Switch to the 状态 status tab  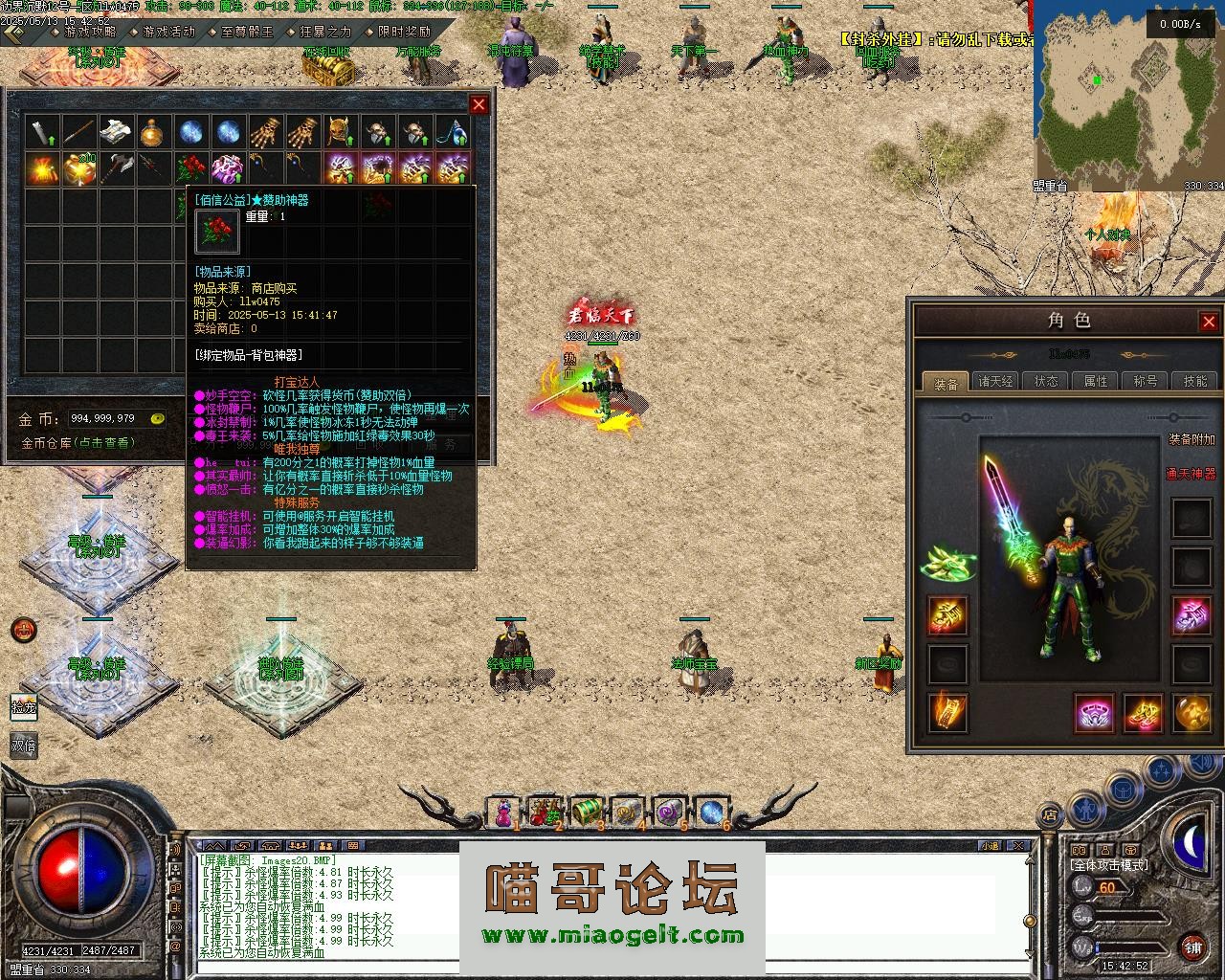coord(1046,381)
